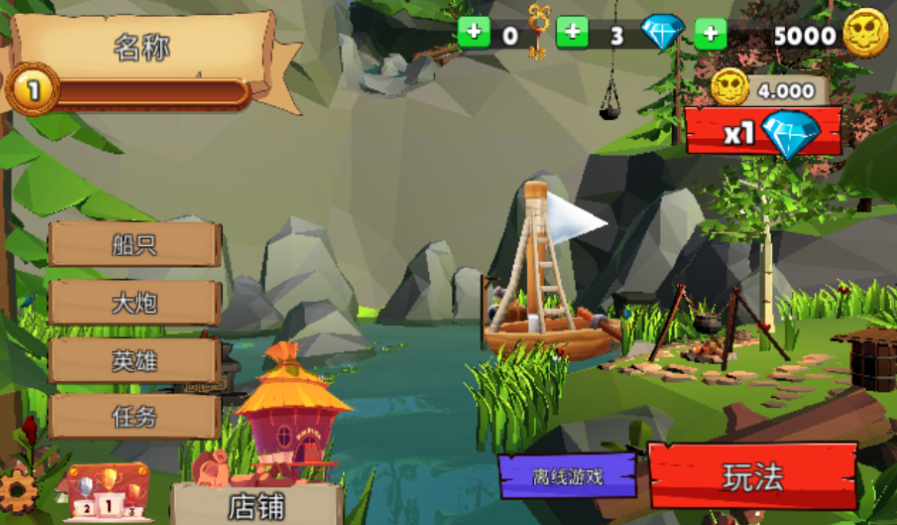Add gold coins with the green plus
897x525 pixels.
tap(710, 33)
